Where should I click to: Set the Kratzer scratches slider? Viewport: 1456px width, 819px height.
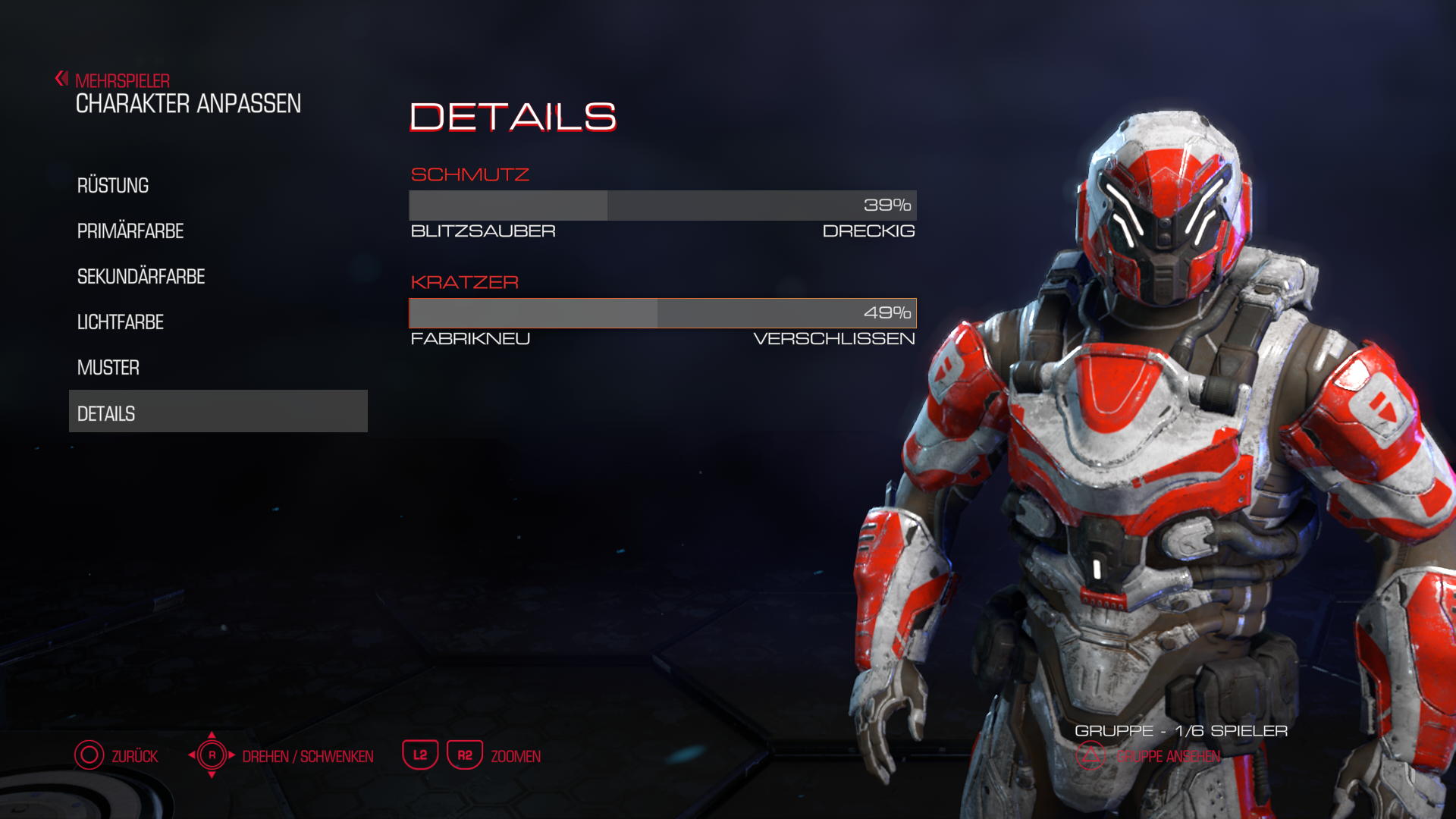pyautogui.click(x=662, y=313)
